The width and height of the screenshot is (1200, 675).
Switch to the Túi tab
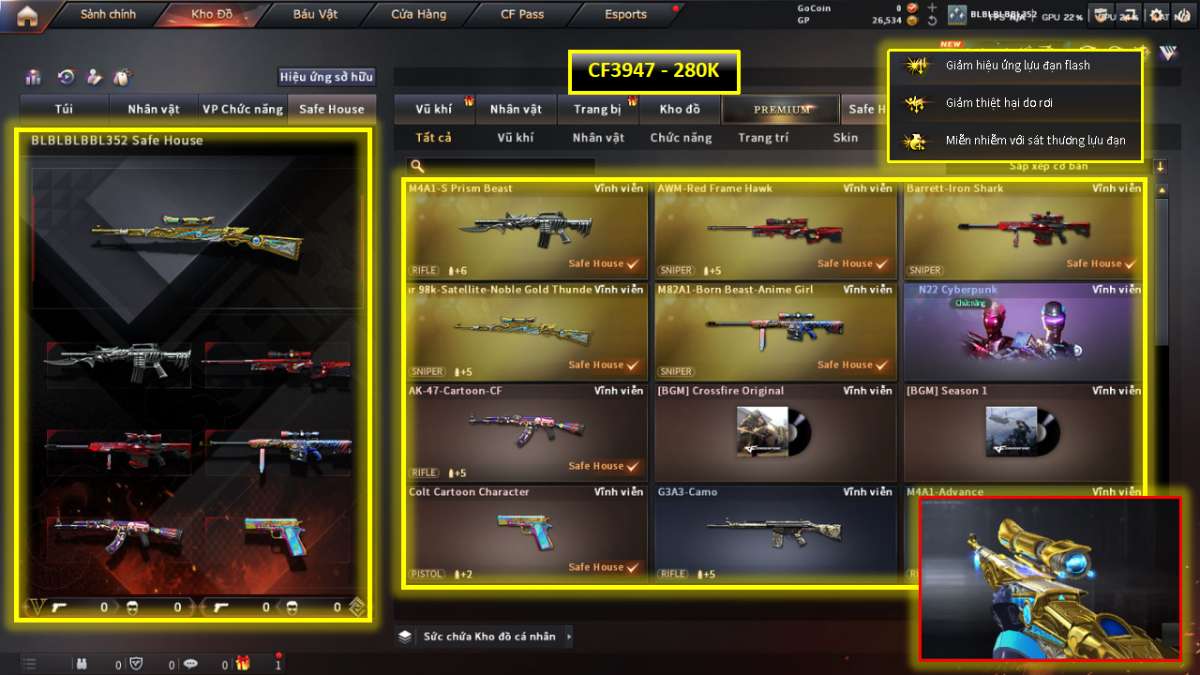pos(64,109)
